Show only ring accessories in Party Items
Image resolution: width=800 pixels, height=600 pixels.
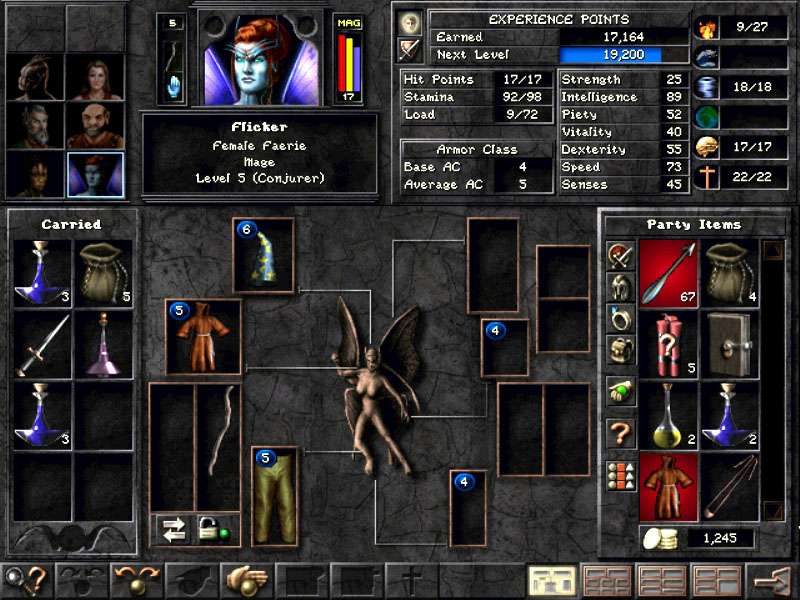[620, 317]
